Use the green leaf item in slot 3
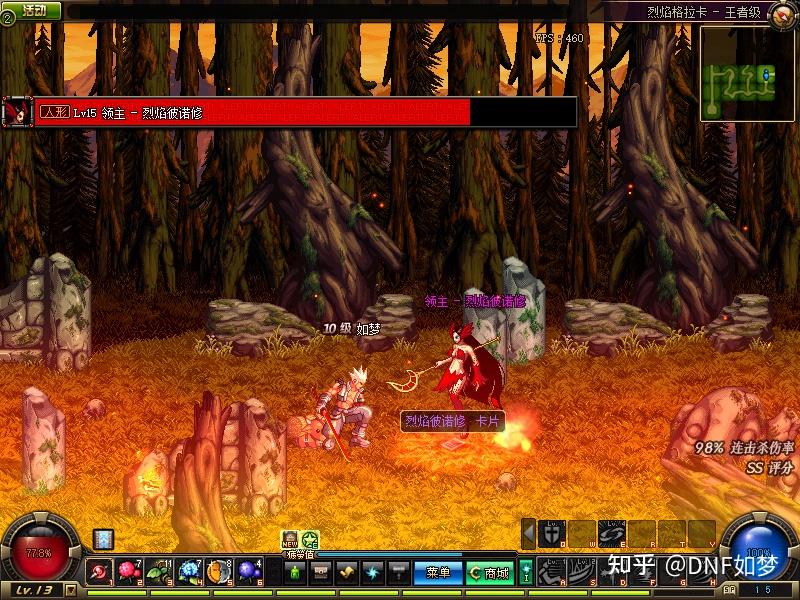Image resolution: width=800 pixels, height=600 pixels. 160,572
